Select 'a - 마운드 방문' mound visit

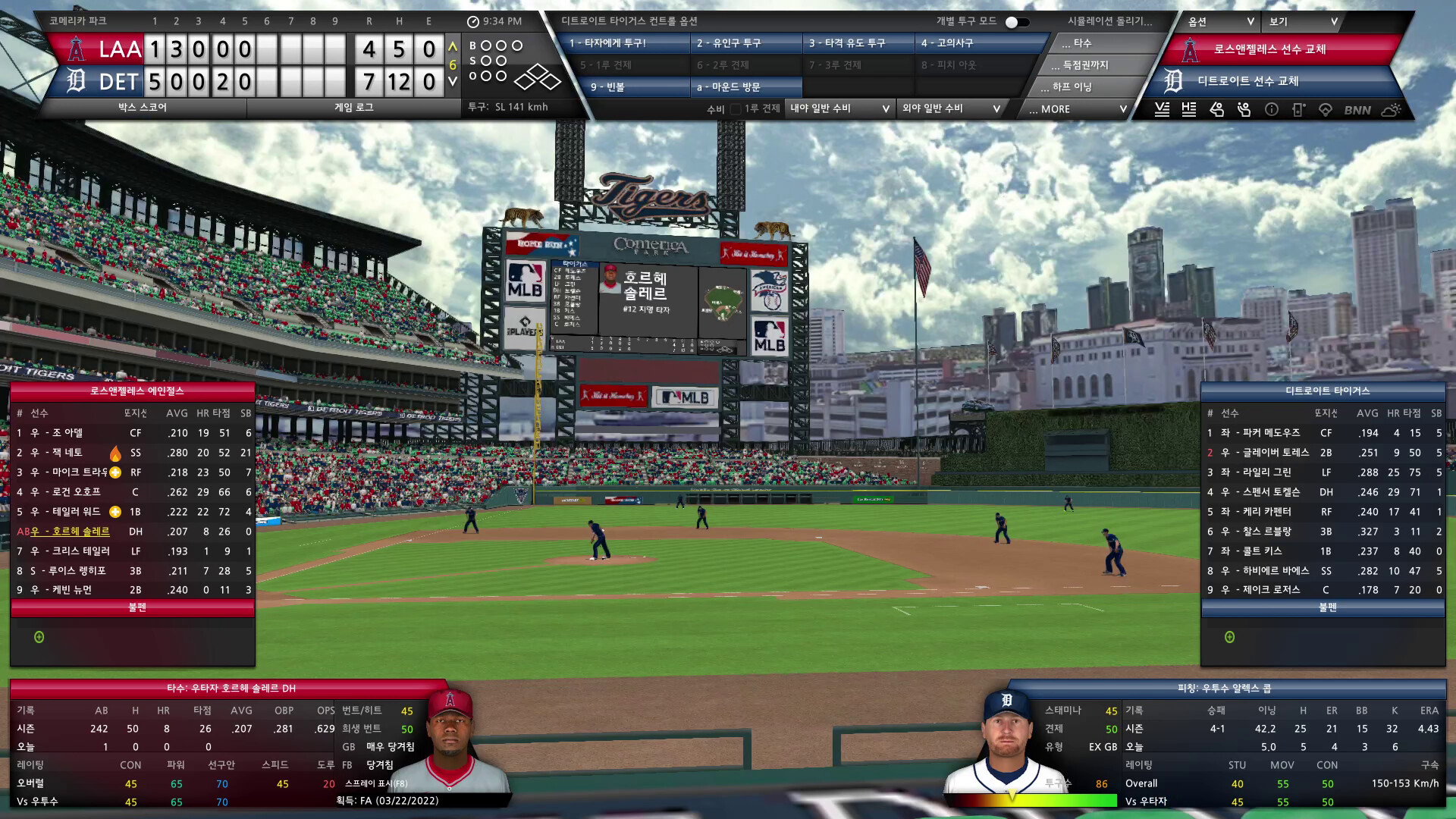(746, 87)
